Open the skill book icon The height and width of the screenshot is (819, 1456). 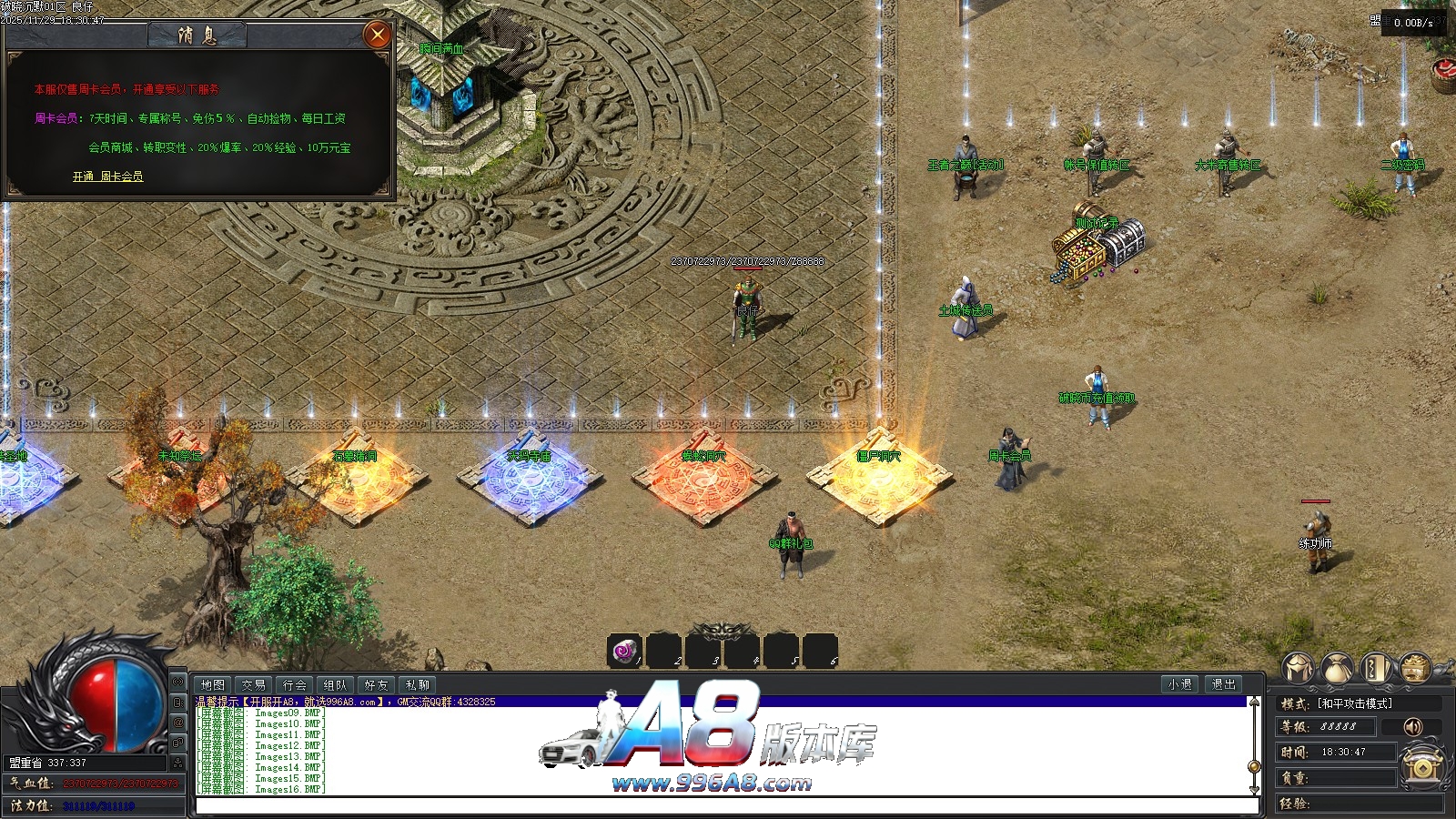point(1377,669)
